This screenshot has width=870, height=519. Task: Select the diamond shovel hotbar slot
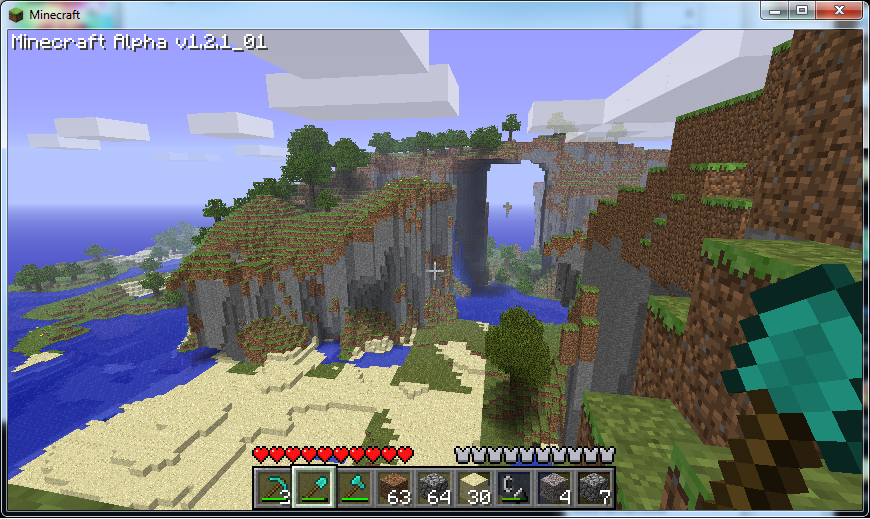[312, 487]
